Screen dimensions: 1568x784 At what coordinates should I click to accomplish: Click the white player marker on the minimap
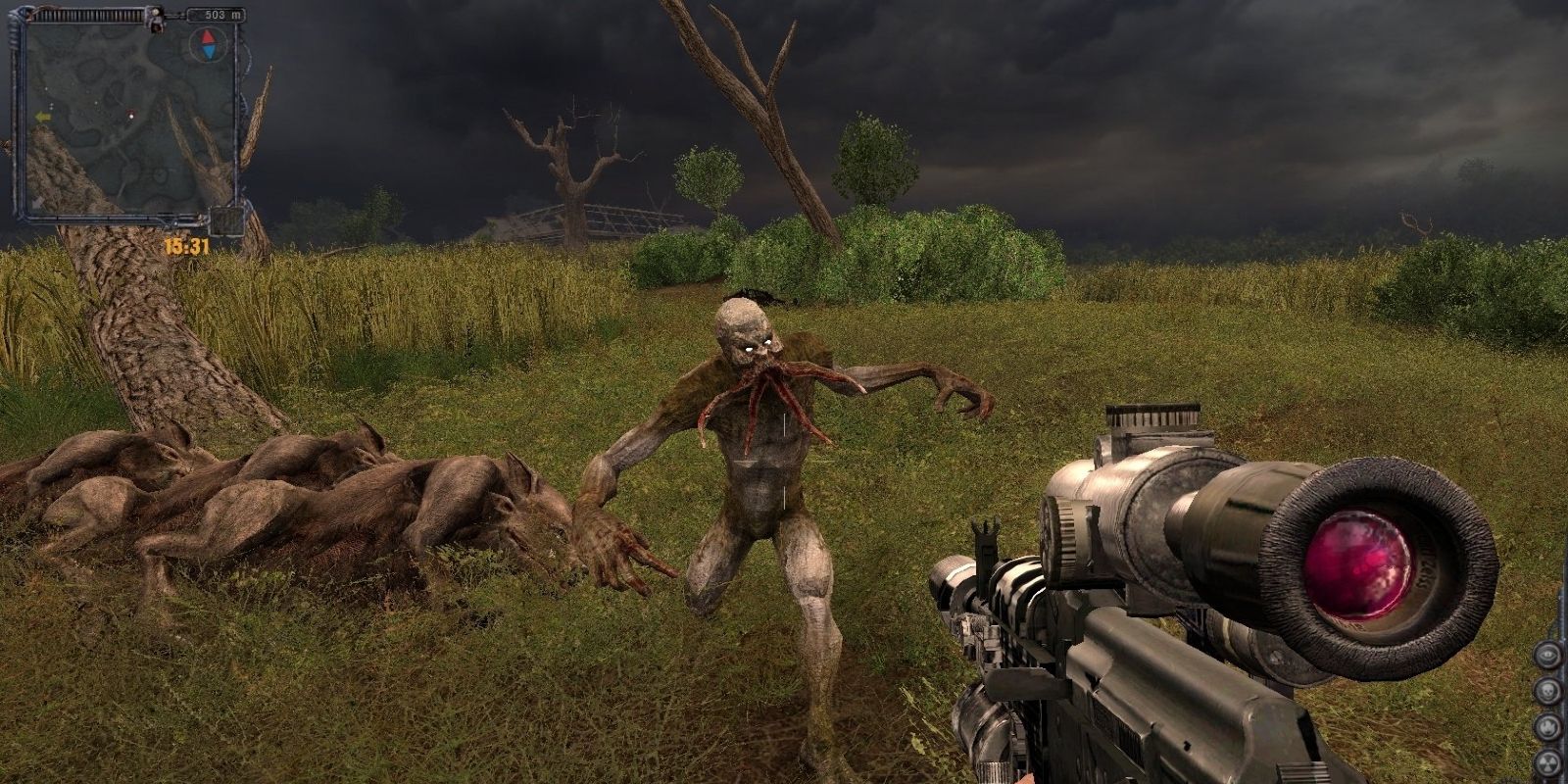pyautogui.click(x=131, y=118)
